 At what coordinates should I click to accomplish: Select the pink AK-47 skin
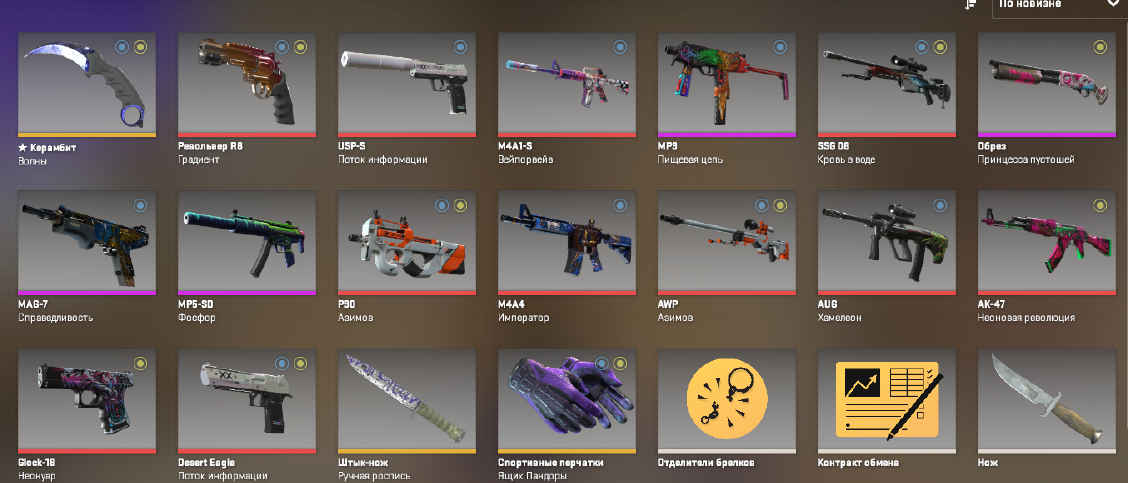click(x=1047, y=242)
